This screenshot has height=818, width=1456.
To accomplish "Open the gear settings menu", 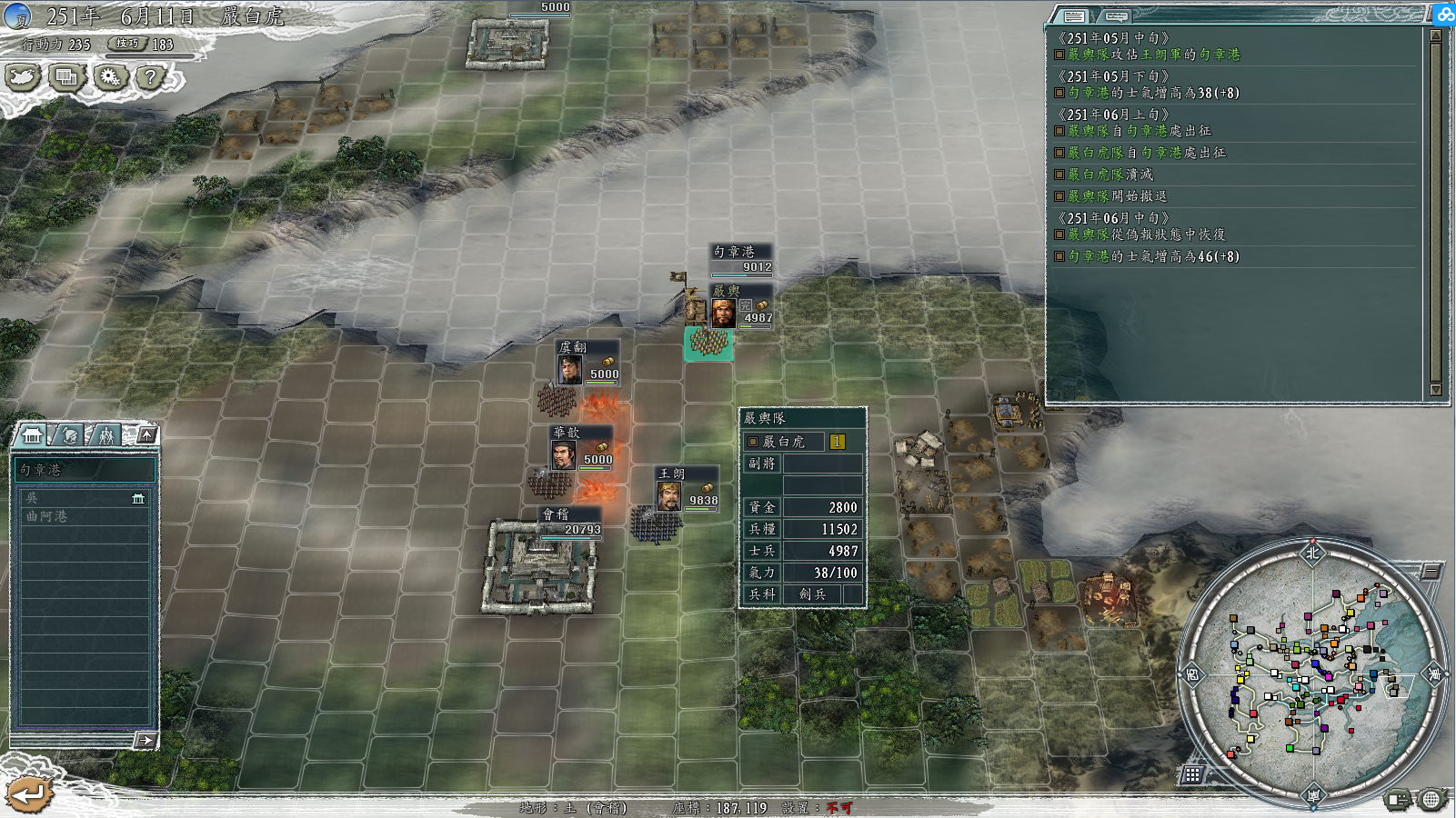I will click(110, 78).
